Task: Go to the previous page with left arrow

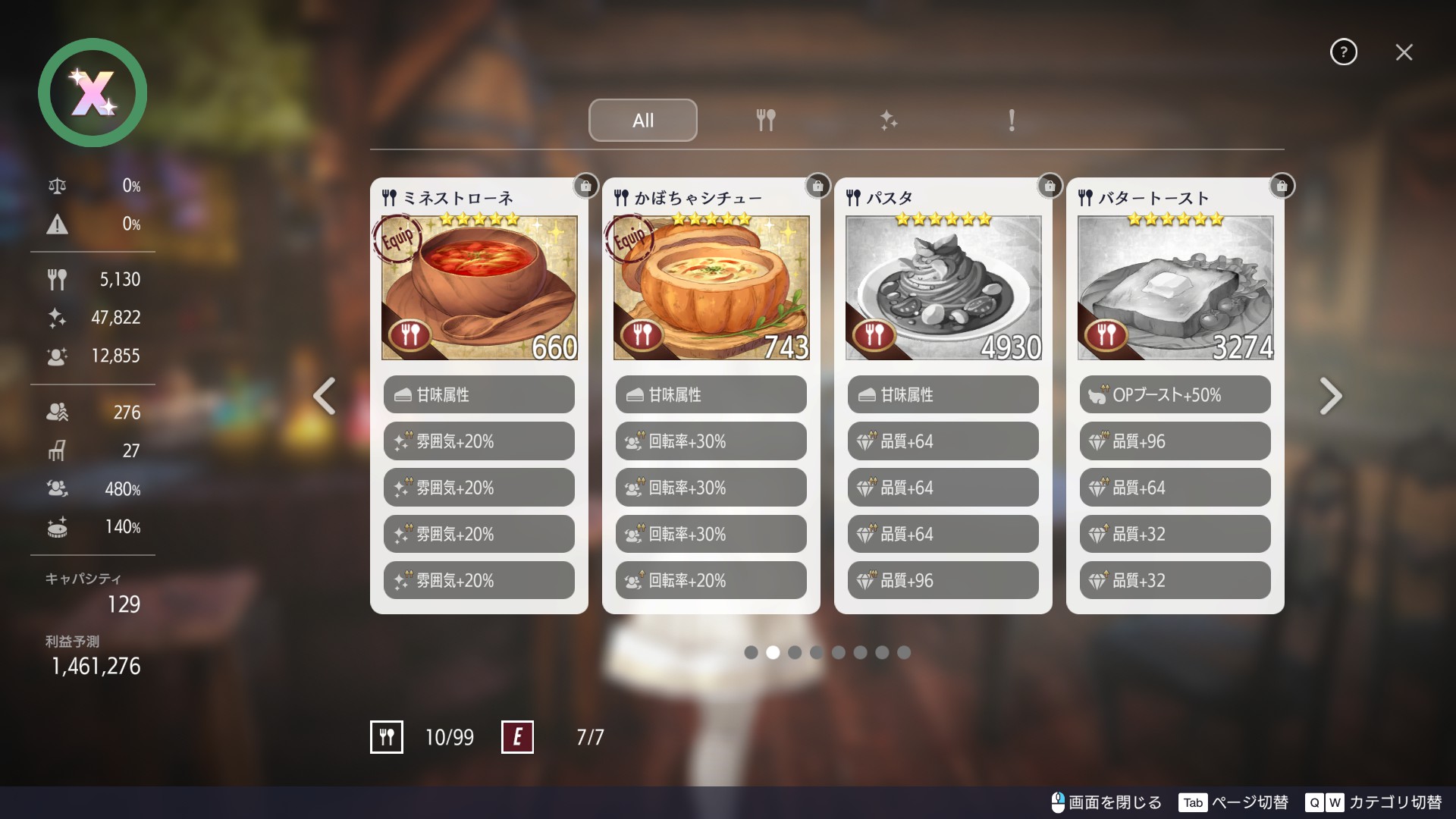Action: coord(325,396)
